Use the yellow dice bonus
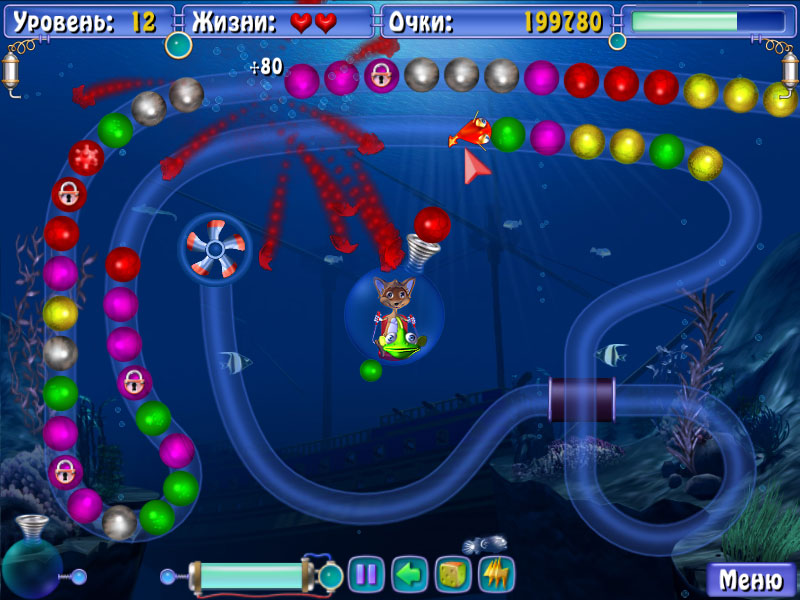This screenshot has height=600, width=800. [453, 574]
